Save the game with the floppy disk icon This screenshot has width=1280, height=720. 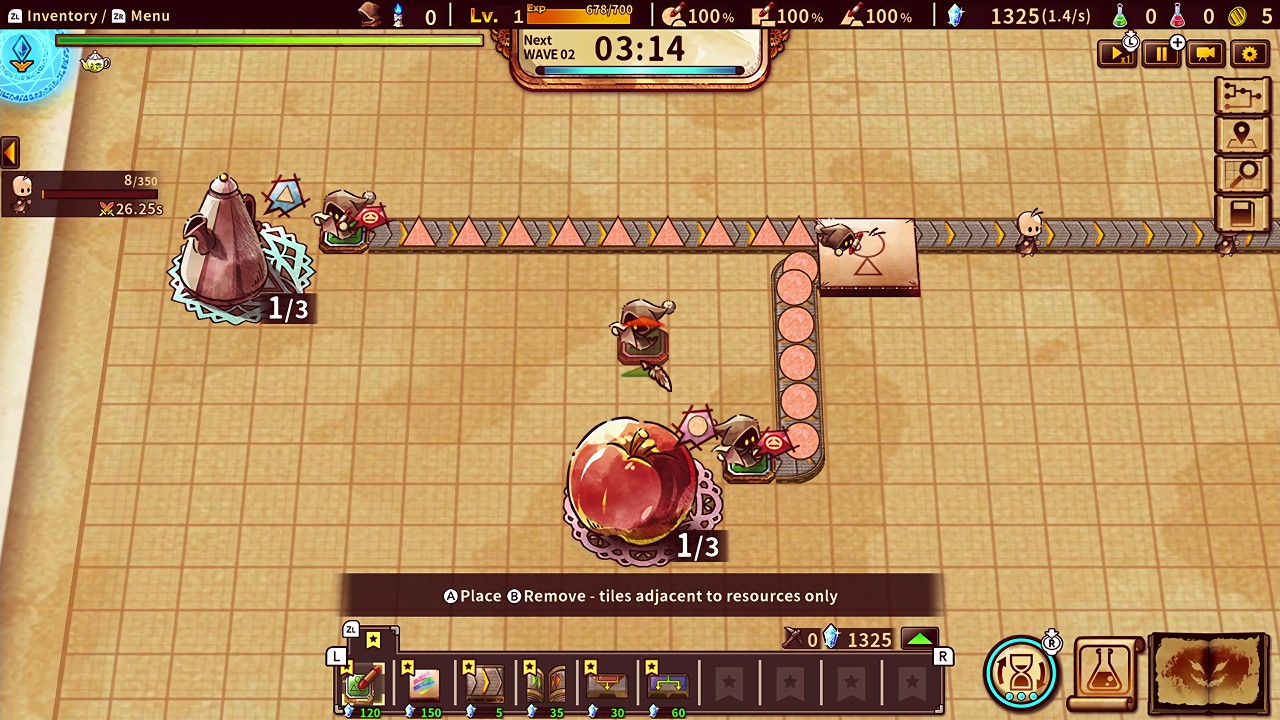point(1242,213)
